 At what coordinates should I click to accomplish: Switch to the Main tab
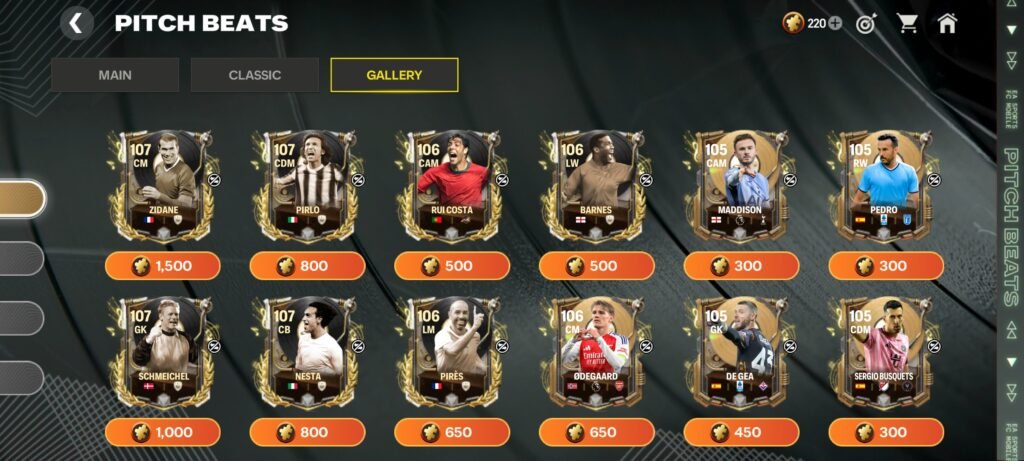click(115, 75)
